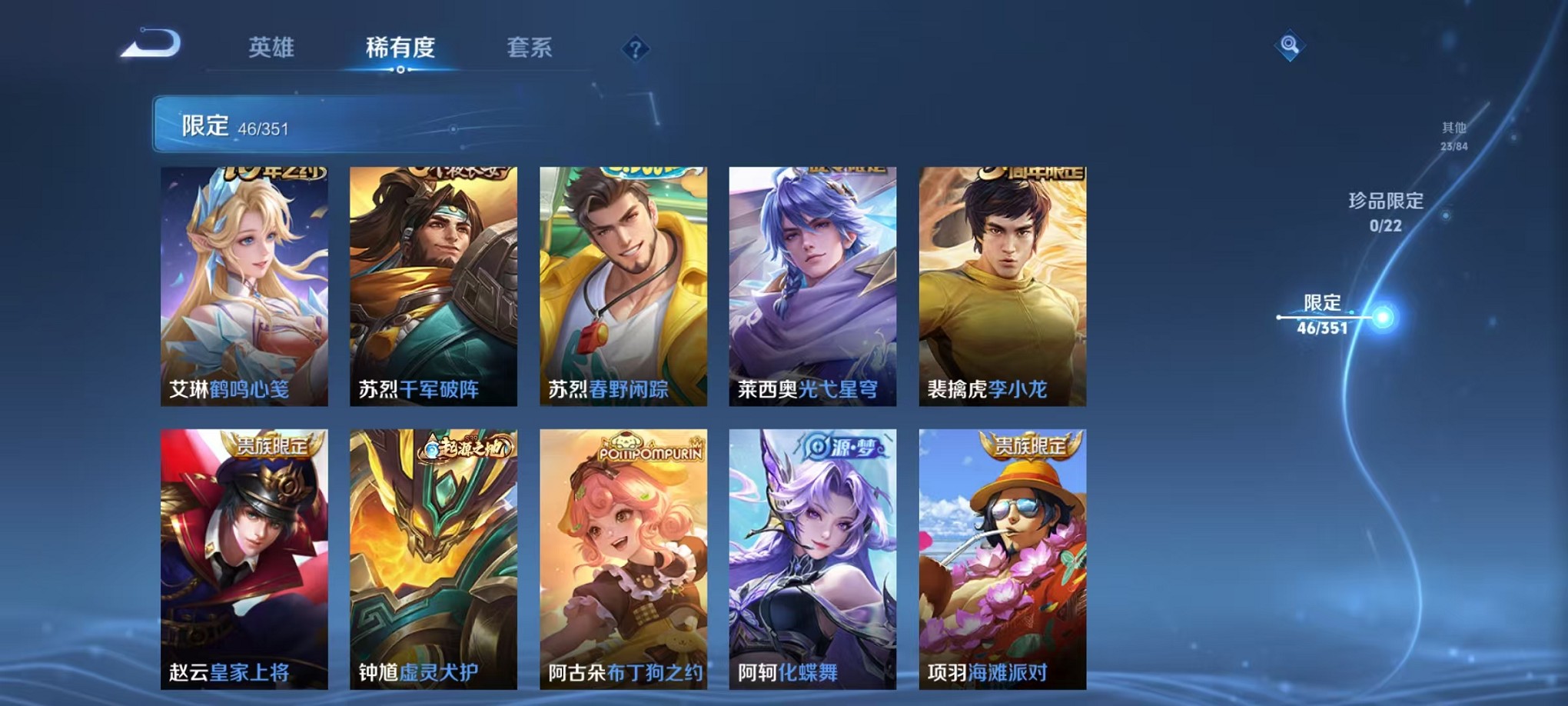The height and width of the screenshot is (706, 1568).
Task: Select the 稀有度 tab
Action: 399,46
